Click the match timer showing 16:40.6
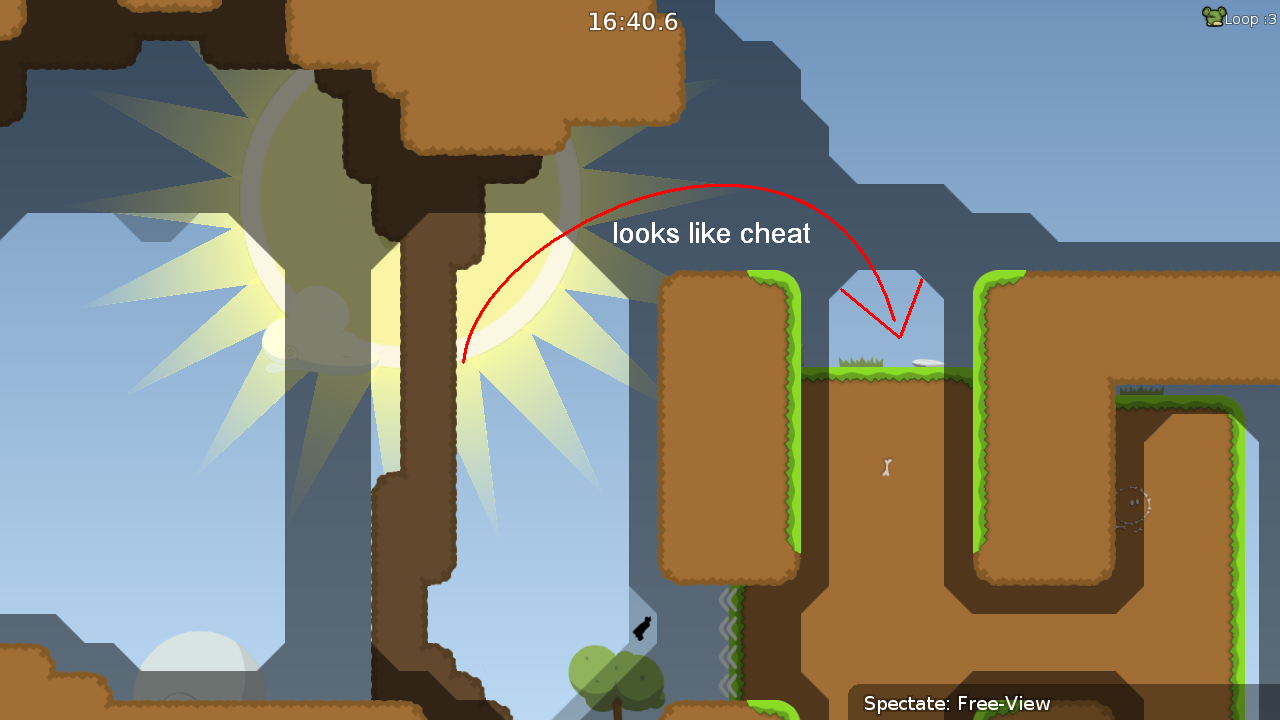This screenshot has height=720, width=1280. pyautogui.click(x=633, y=21)
